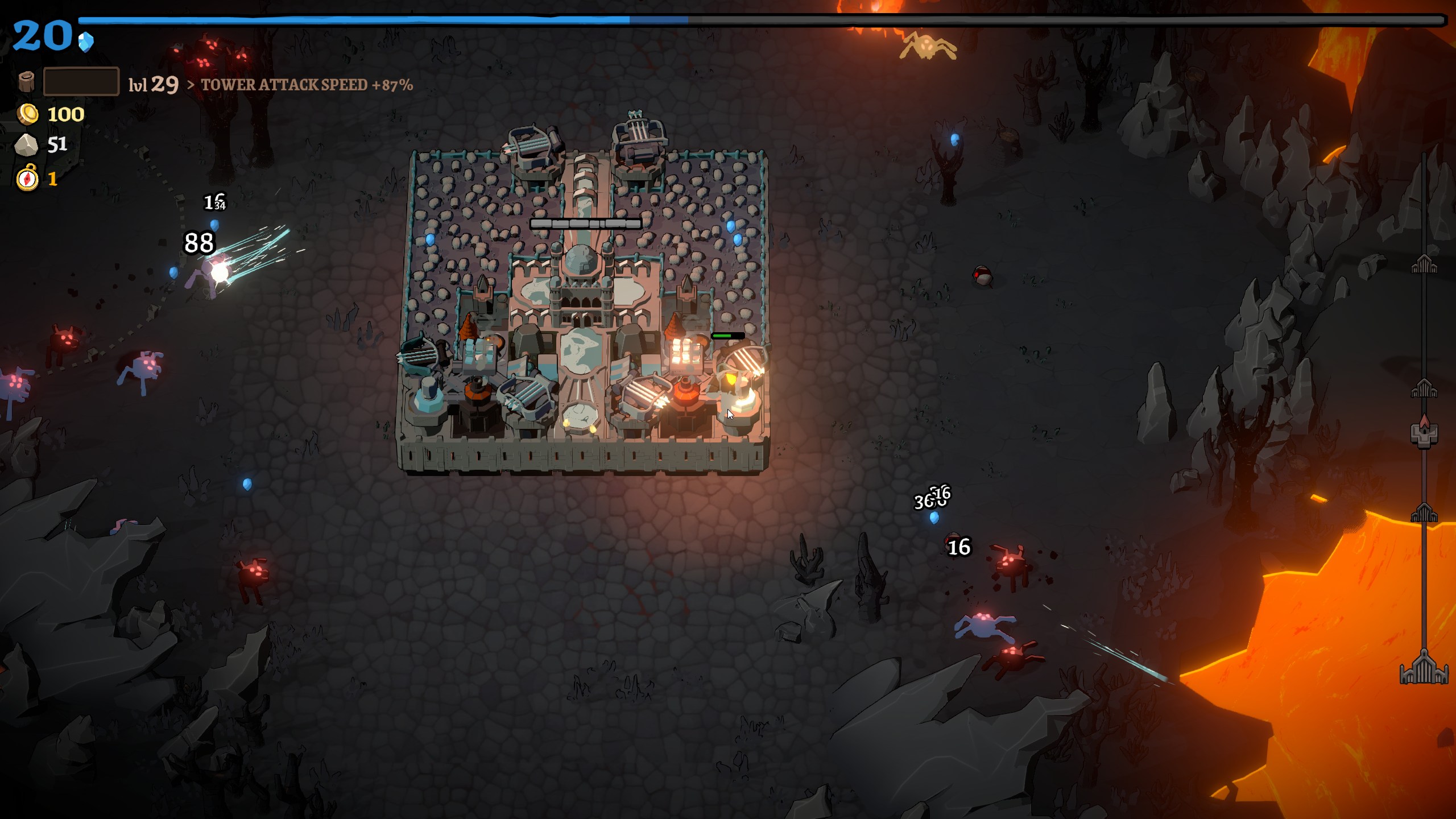The width and height of the screenshot is (1456, 819).
Task: Click the large fortress marker ending the route track
Action: click(x=1424, y=668)
